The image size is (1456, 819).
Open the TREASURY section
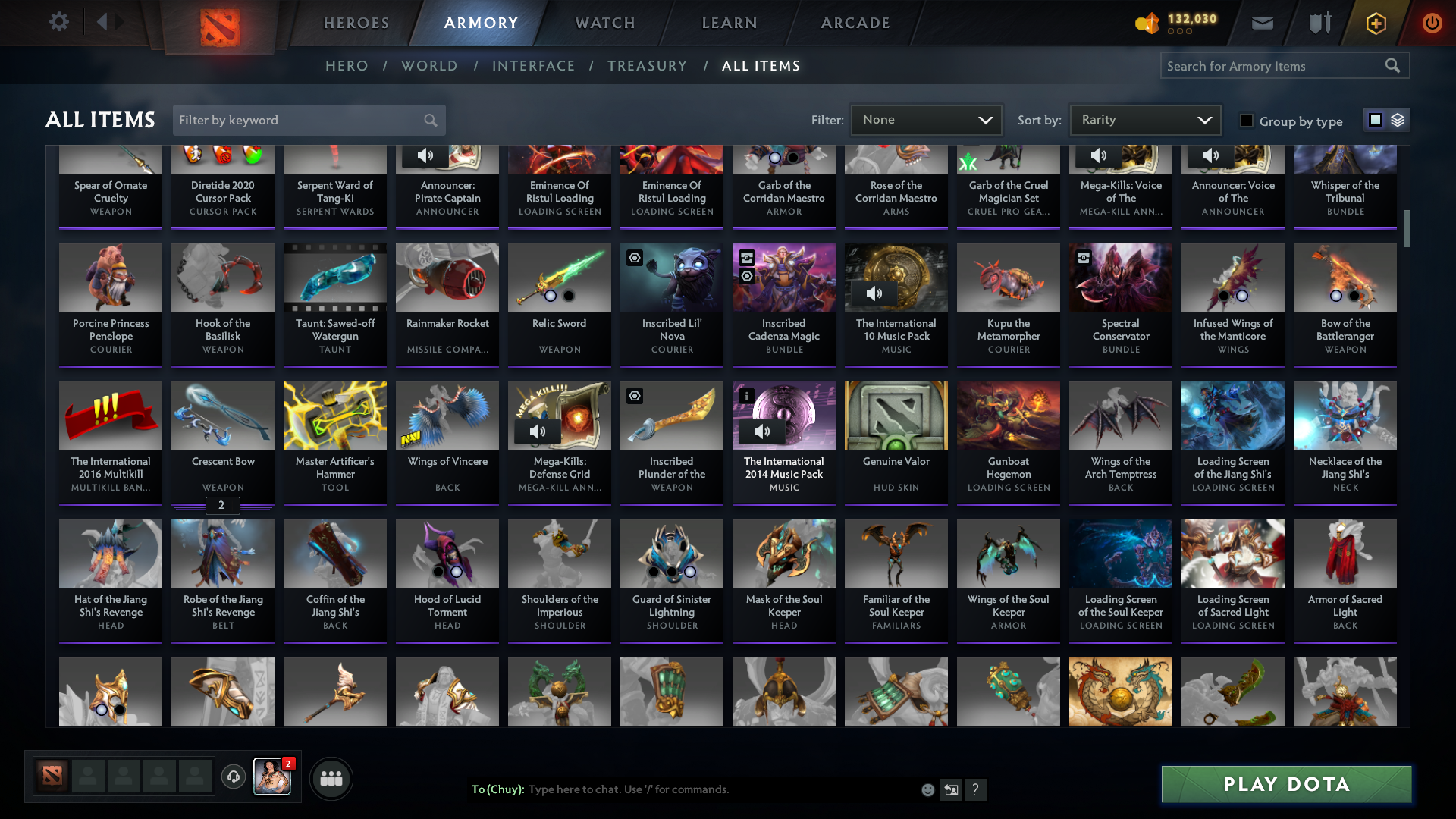(x=647, y=66)
